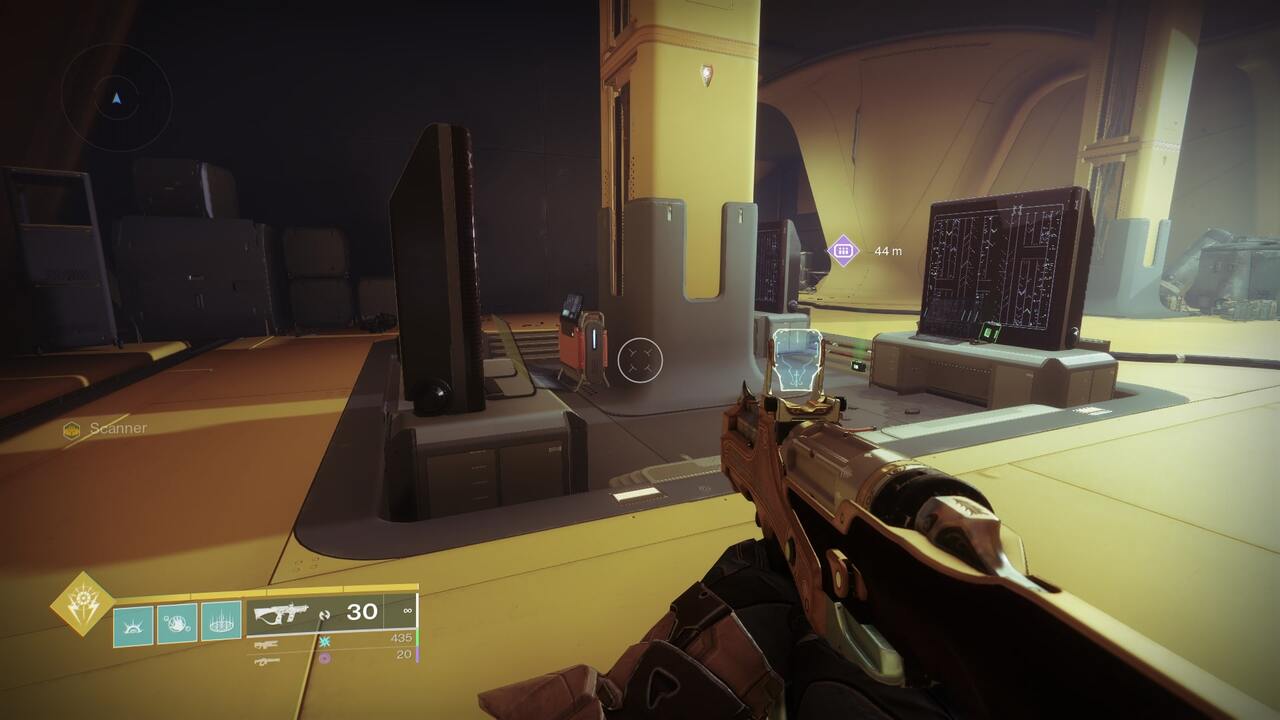
Task: Click the Scanner buff icon
Action: pyautogui.click(x=70, y=427)
